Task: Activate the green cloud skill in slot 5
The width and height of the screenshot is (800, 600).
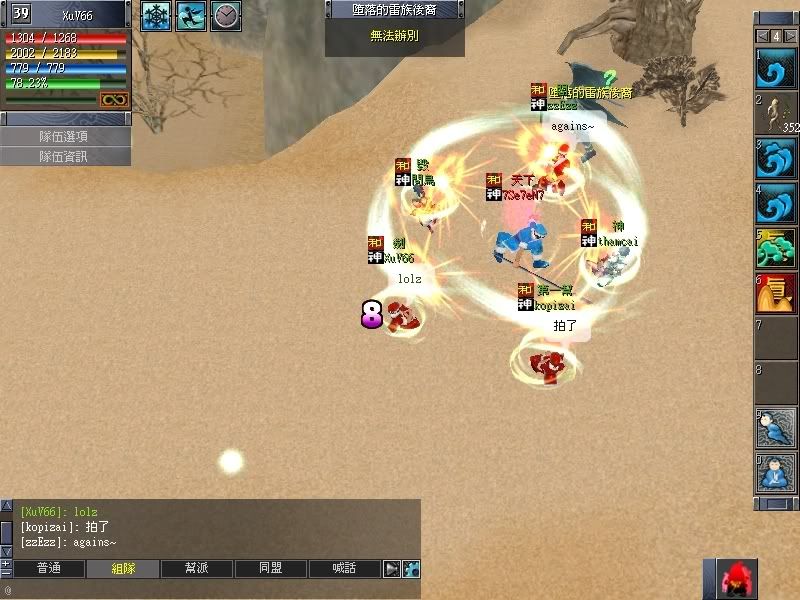Action: coord(774,247)
